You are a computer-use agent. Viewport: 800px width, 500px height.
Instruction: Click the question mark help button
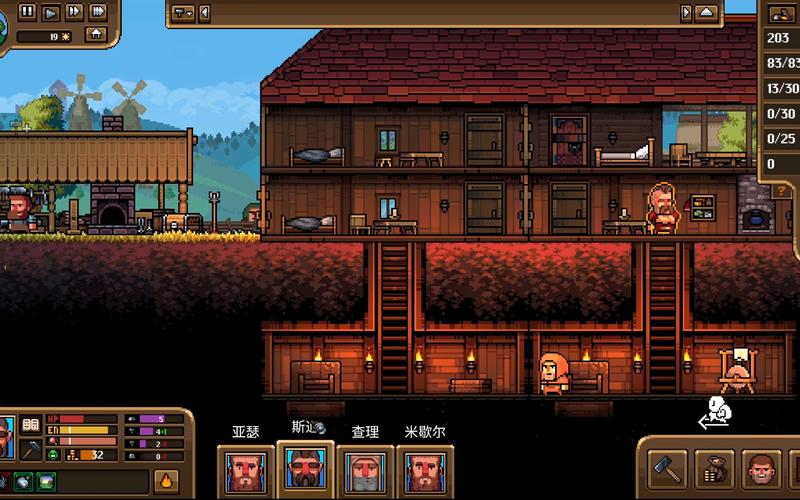[x=781, y=190]
